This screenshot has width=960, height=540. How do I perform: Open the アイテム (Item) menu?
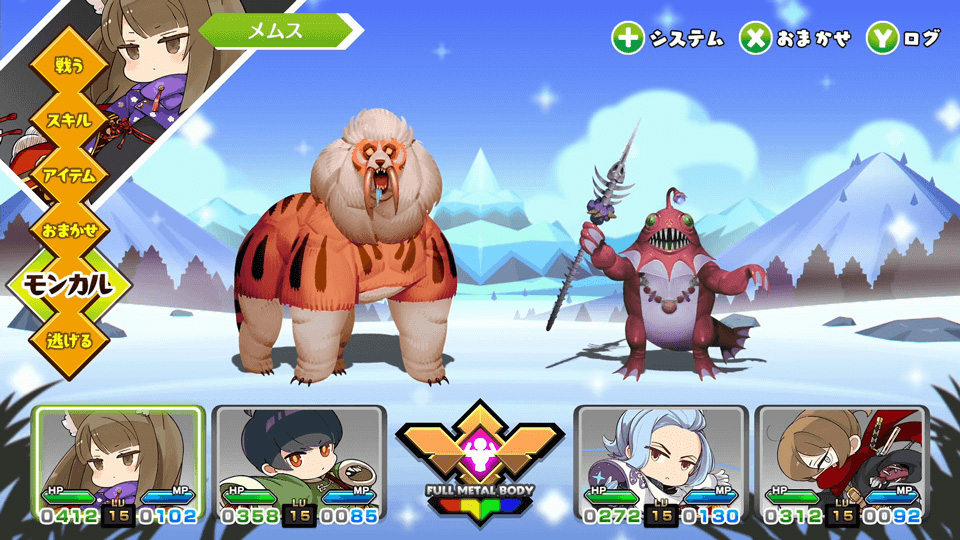pyautogui.click(x=70, y=175)
